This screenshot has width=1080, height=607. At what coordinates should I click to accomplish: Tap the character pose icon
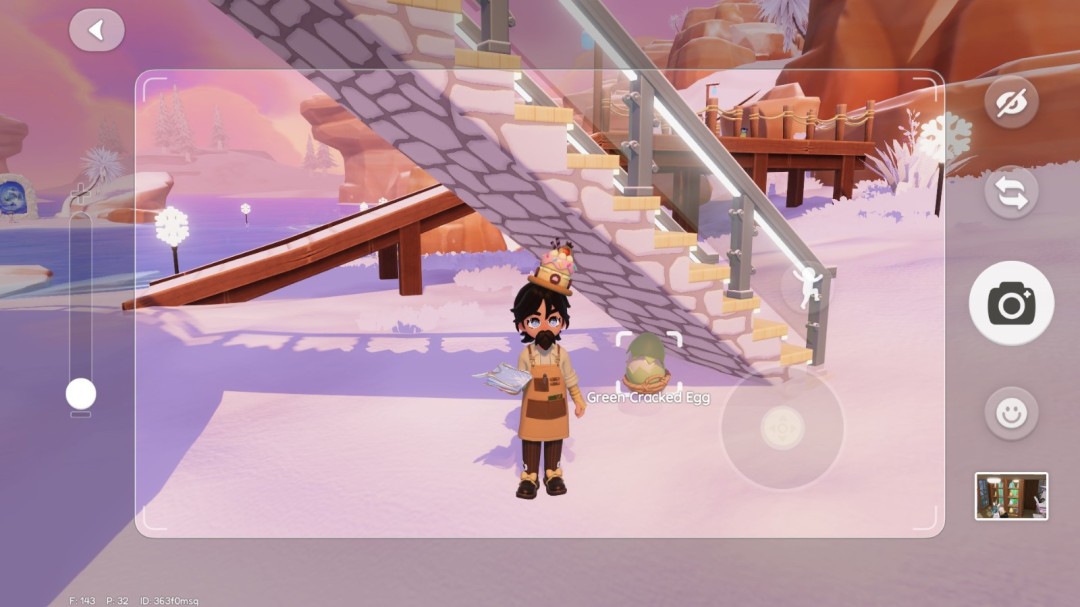point(804,287)
